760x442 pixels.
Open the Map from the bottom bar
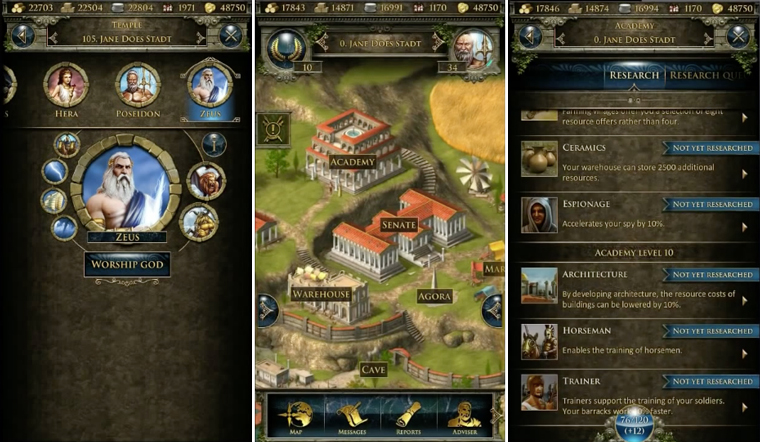tap(296, 417)
